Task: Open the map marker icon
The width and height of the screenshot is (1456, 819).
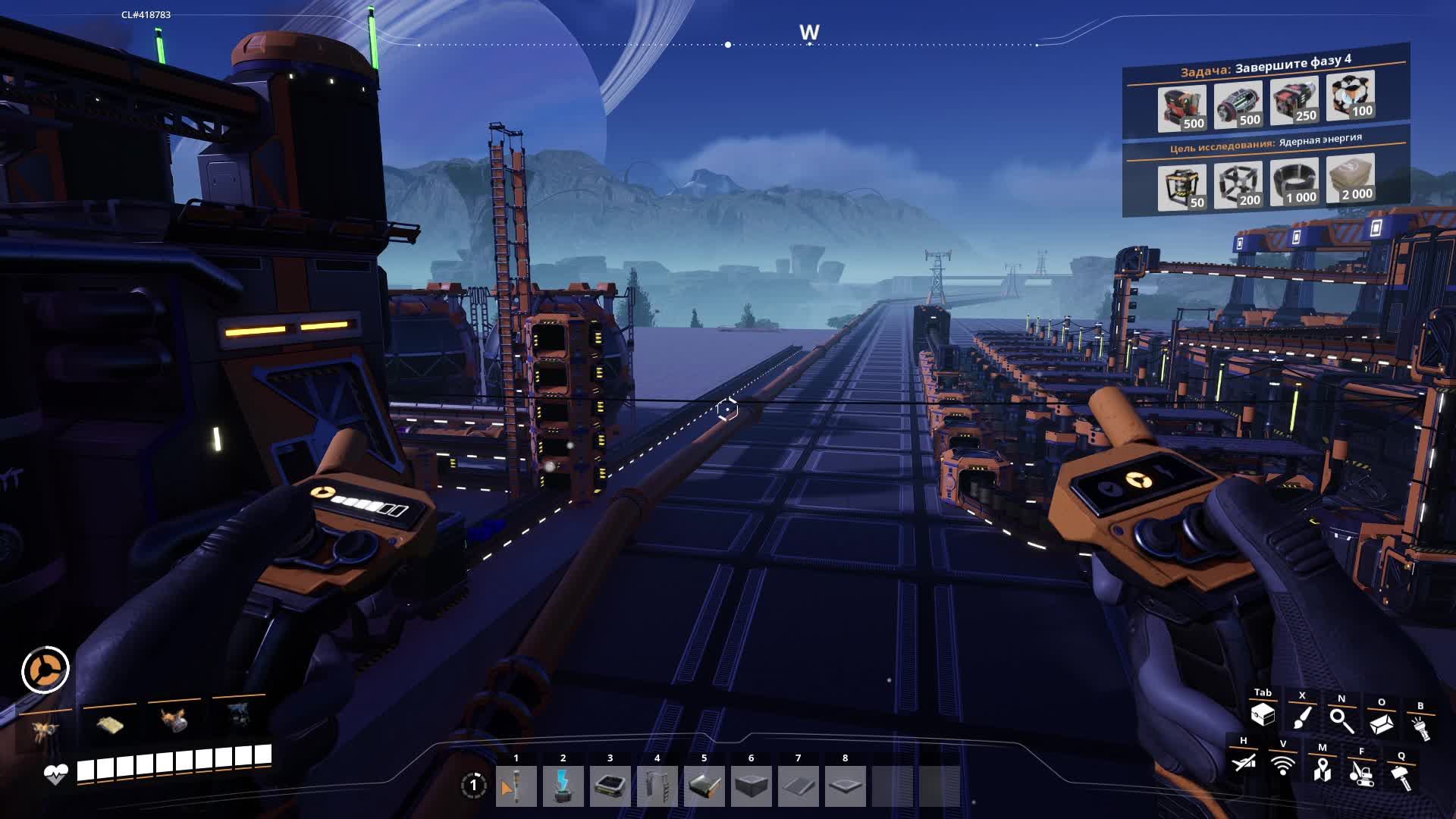Action: (x=1323, y=770)
